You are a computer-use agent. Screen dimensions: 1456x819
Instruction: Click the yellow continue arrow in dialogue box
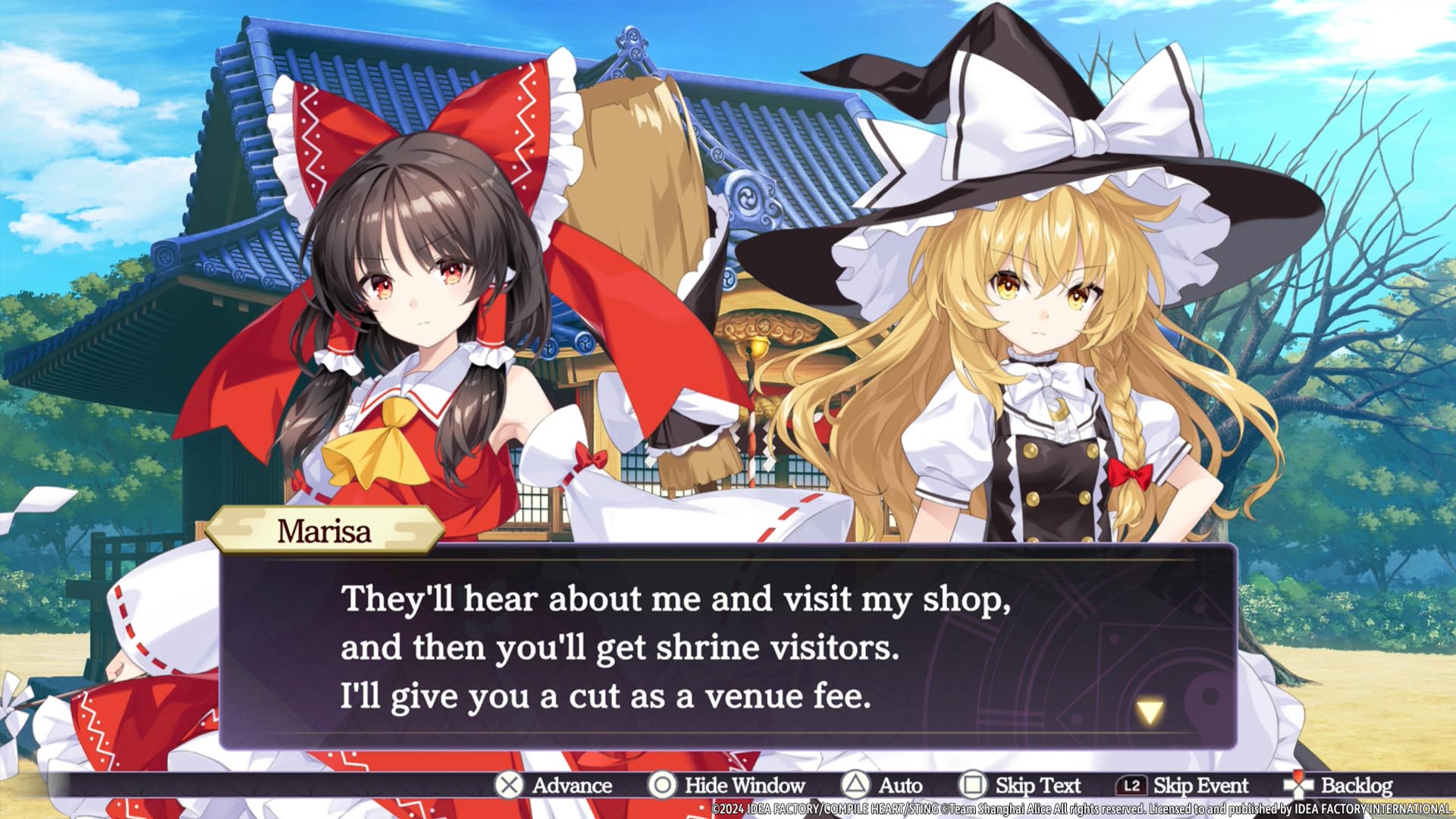click(1150, 711)
